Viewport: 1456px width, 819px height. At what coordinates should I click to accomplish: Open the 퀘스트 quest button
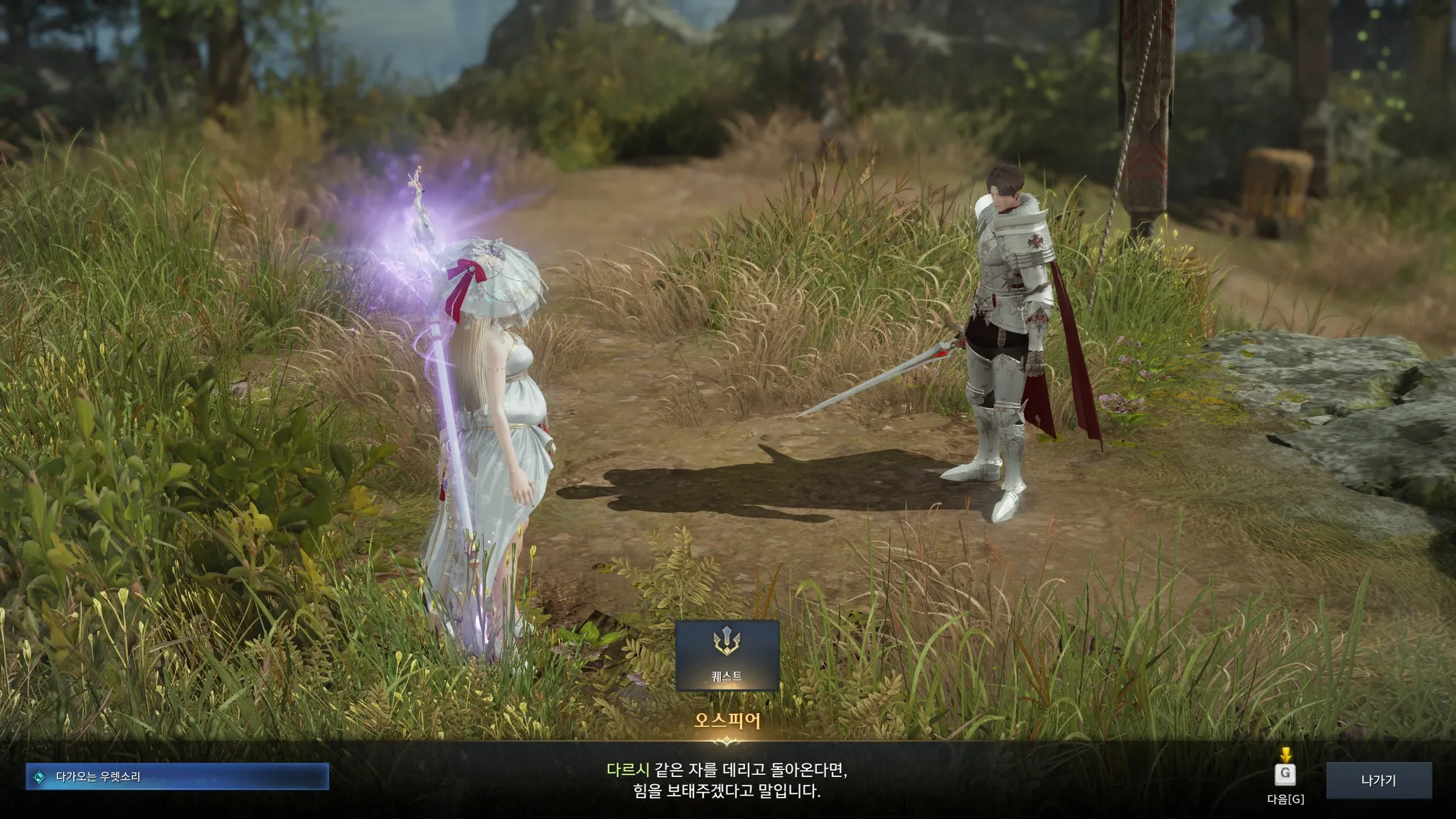tap(727, 655)
